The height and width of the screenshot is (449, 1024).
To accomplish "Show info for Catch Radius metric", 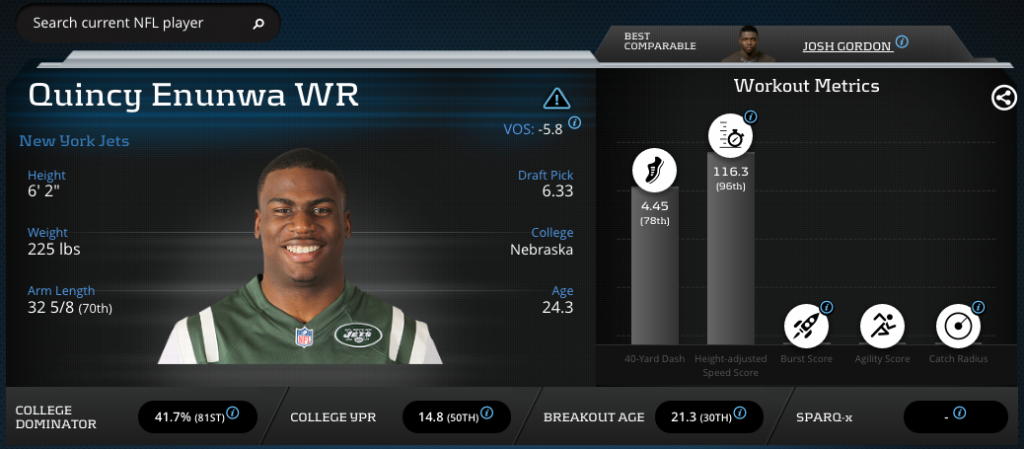I will pos(978,307).
